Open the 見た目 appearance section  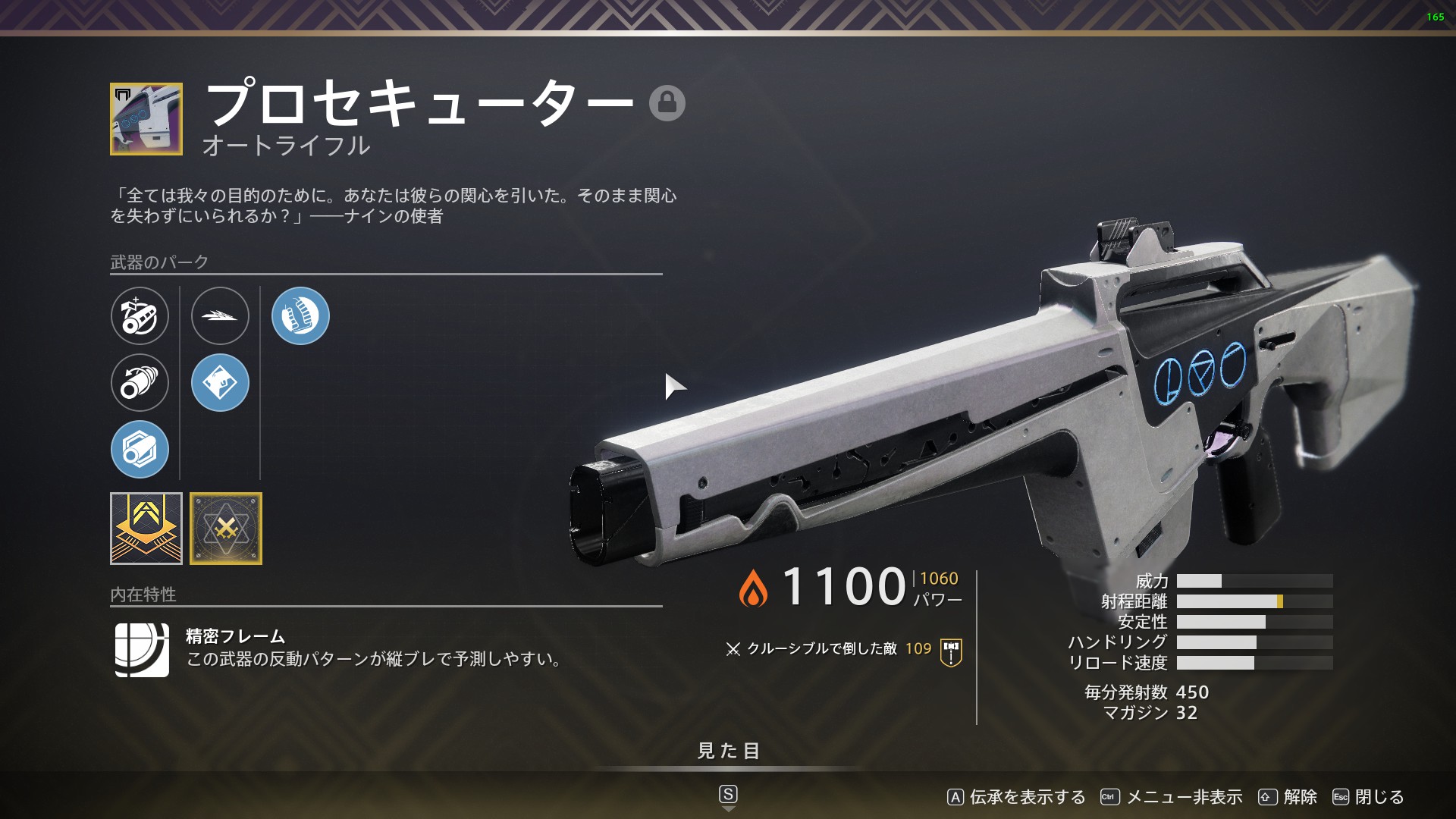point(728,751)
